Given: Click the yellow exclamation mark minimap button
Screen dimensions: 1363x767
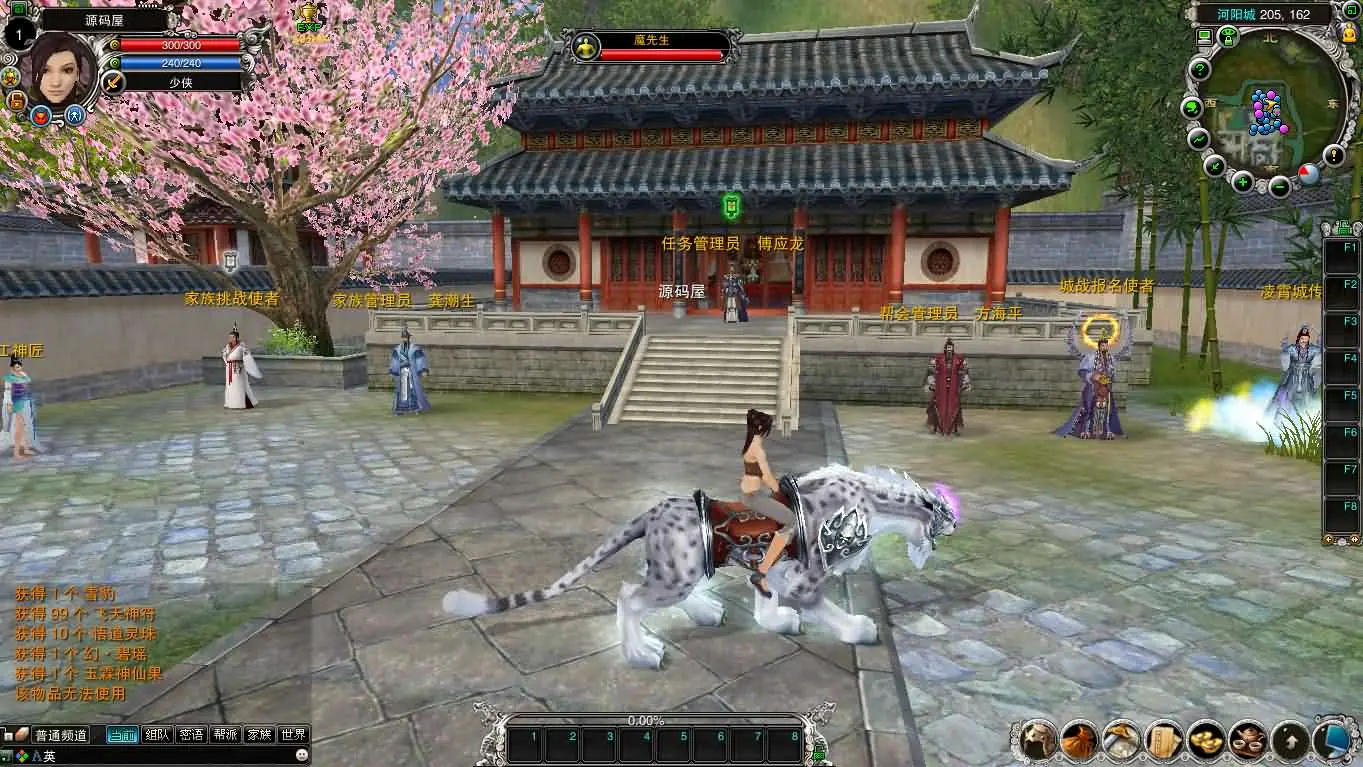Looking at the screenshot, I should (x=1334, y=155).
